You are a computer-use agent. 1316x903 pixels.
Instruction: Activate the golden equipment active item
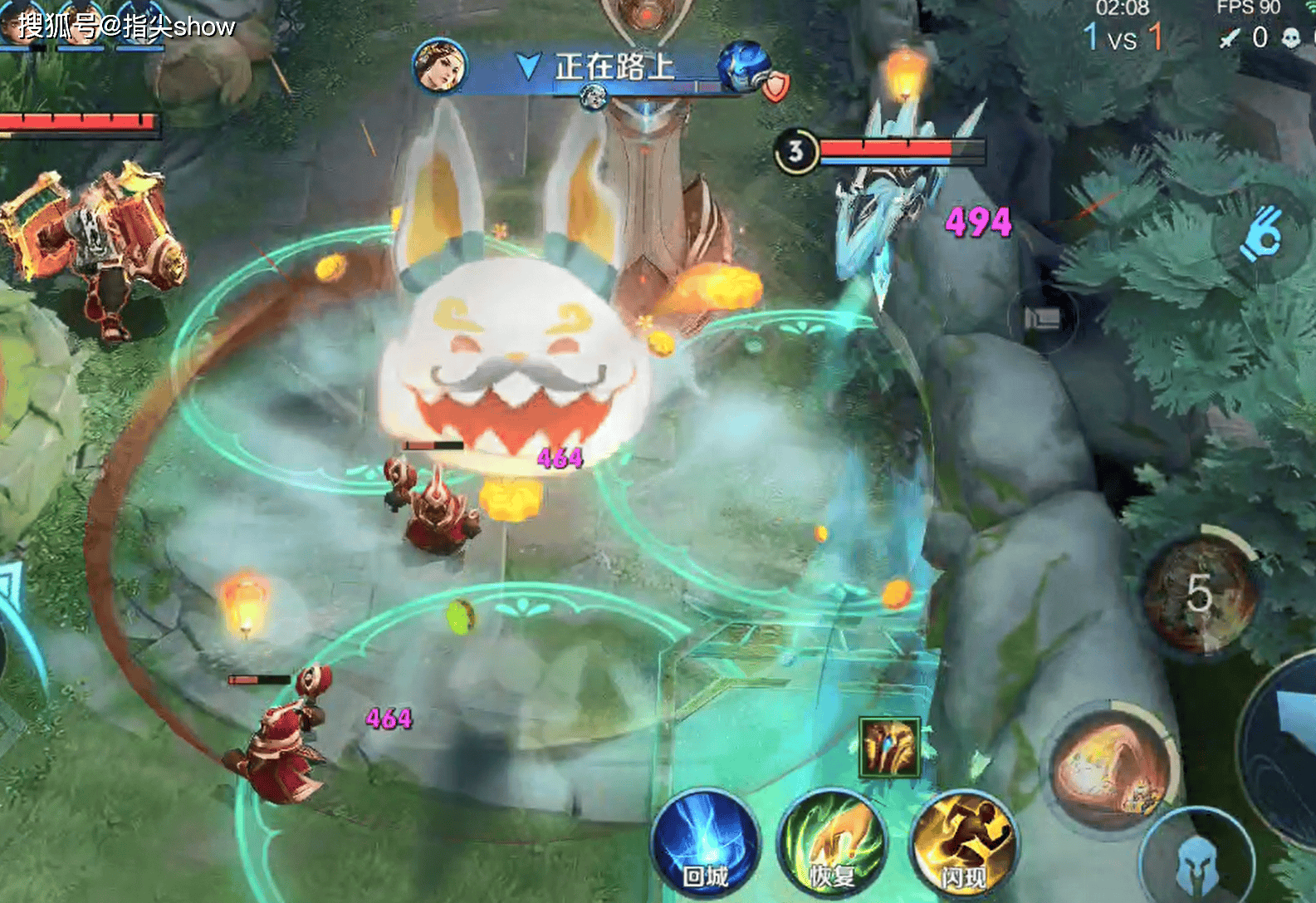pyautogui.click(x=889, y=747)
